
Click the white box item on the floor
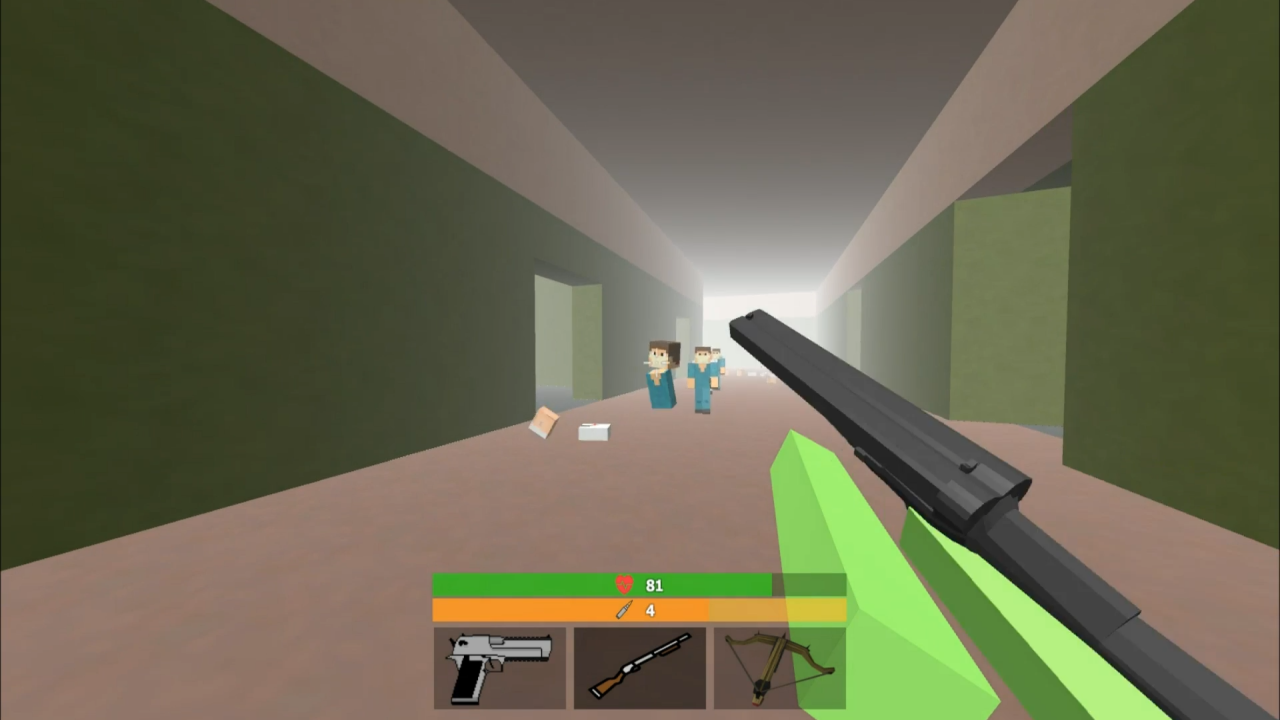595,432
